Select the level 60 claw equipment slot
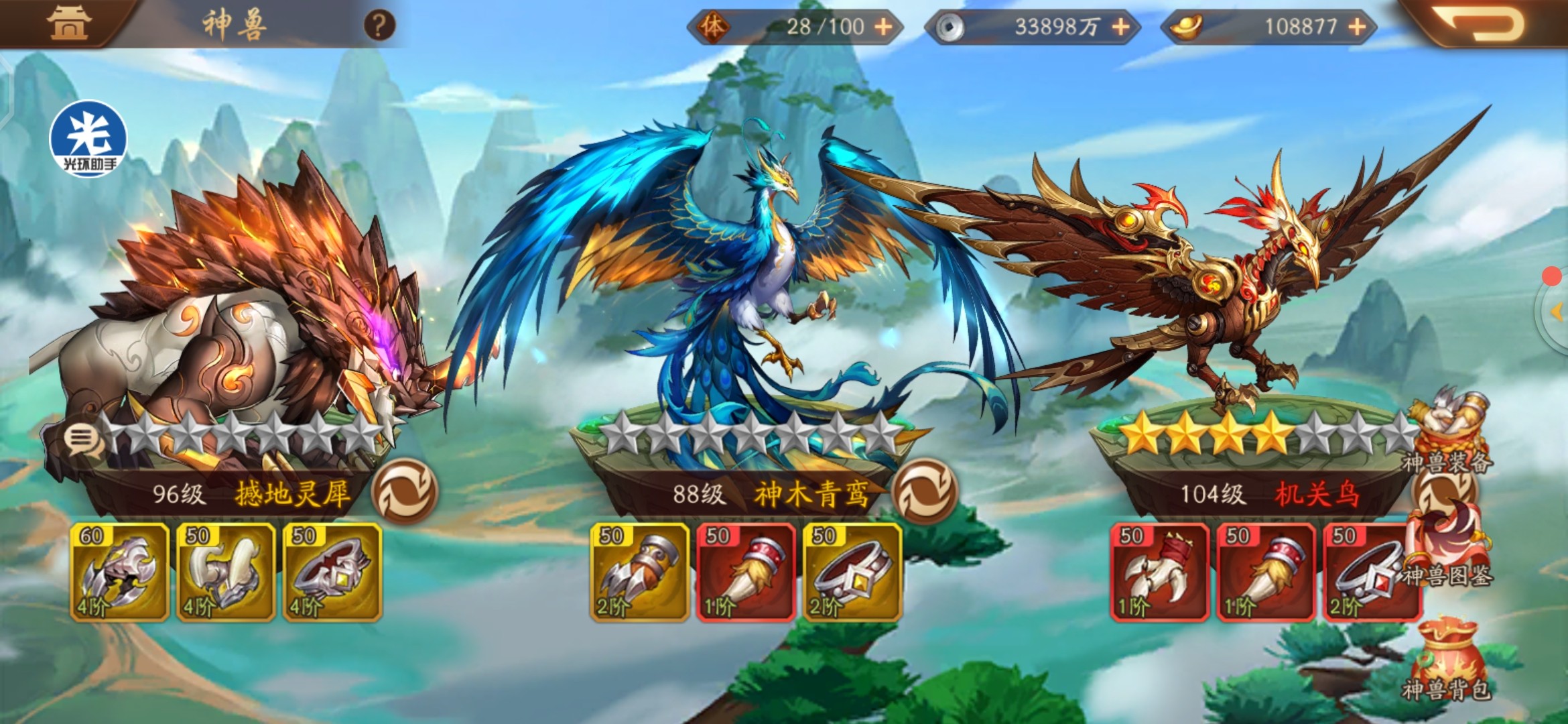This screenshot has width=1568, height=724. [119, 572]
